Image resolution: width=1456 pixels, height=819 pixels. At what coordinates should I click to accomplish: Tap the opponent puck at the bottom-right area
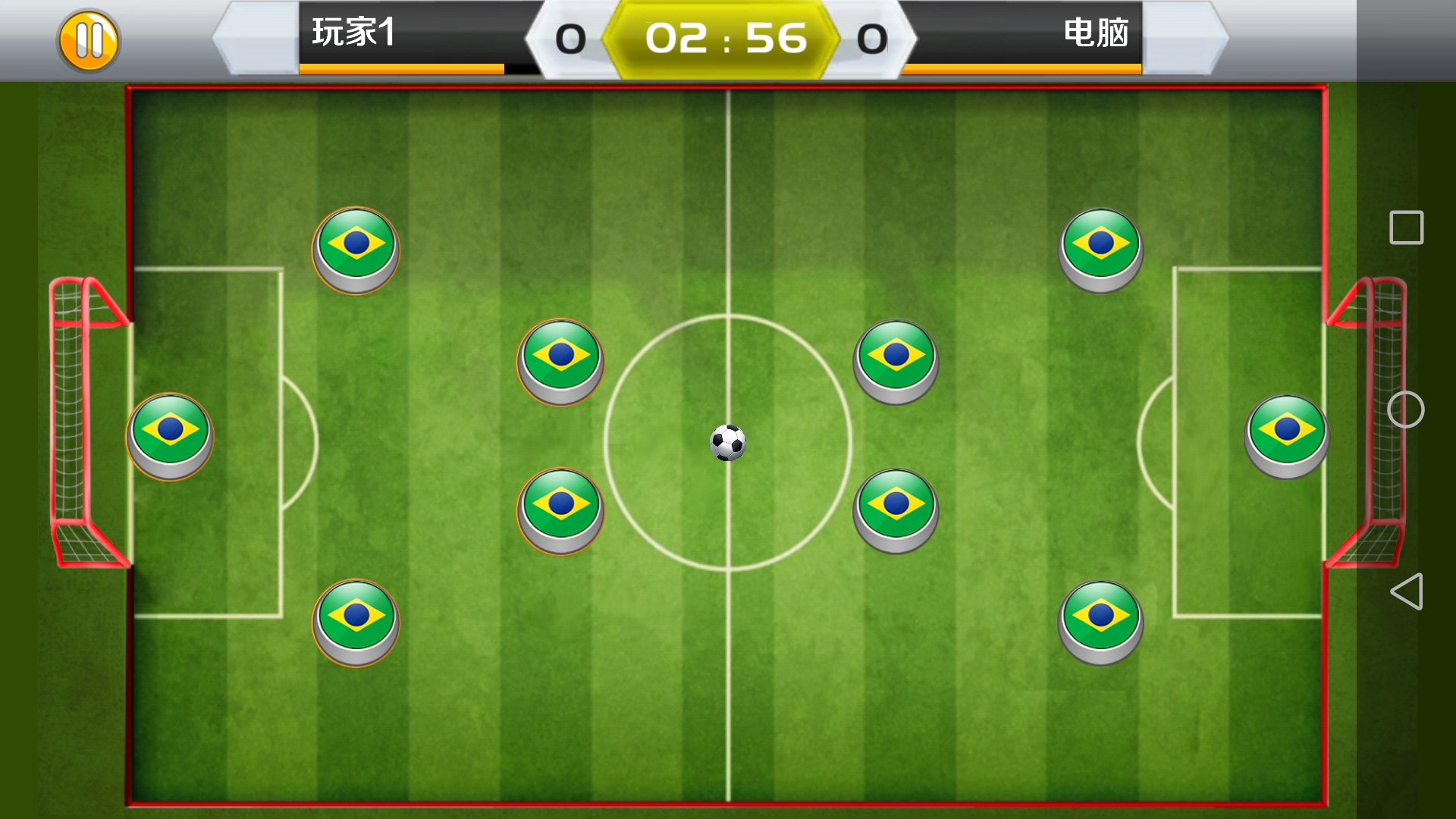(x=1100, y=622)
